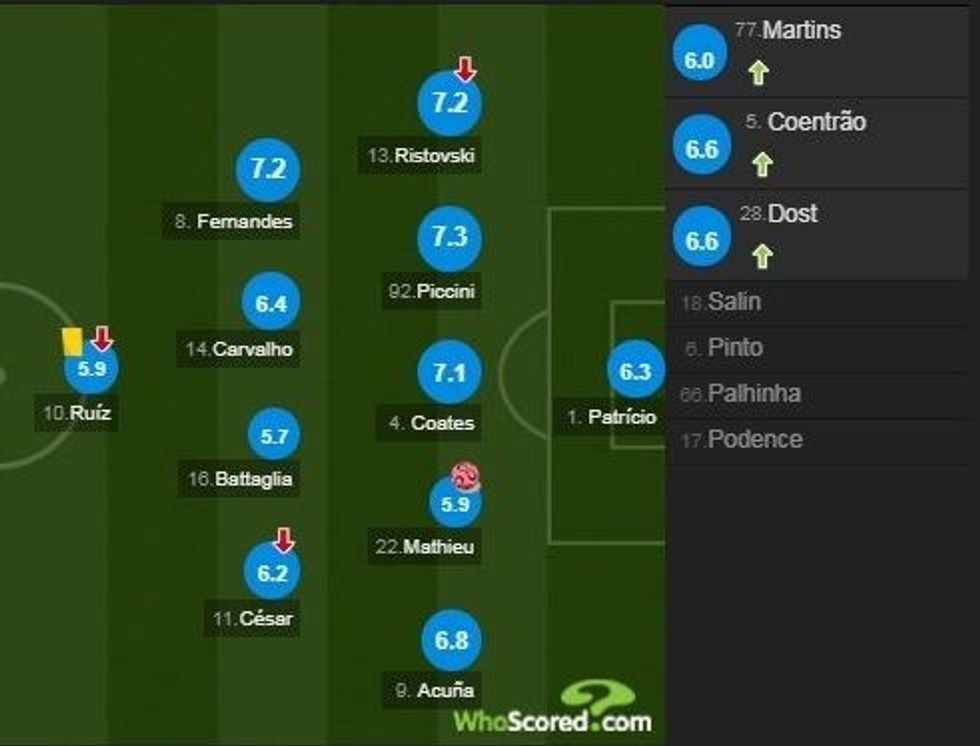Select Podence in the bench list

pos(754,440)
